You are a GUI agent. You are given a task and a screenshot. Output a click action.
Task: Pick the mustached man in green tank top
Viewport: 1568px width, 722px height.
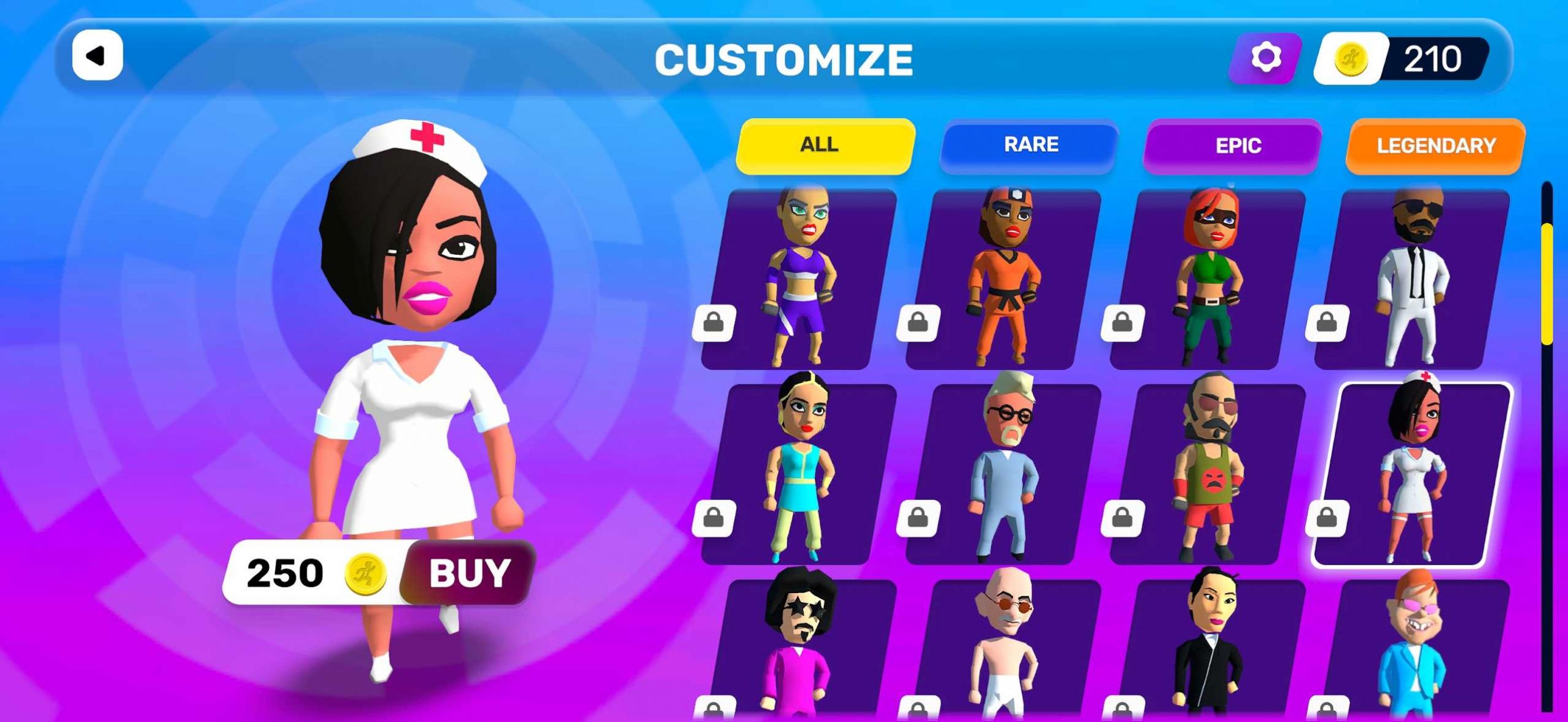pyautogui.click(x=1207, y=474)
